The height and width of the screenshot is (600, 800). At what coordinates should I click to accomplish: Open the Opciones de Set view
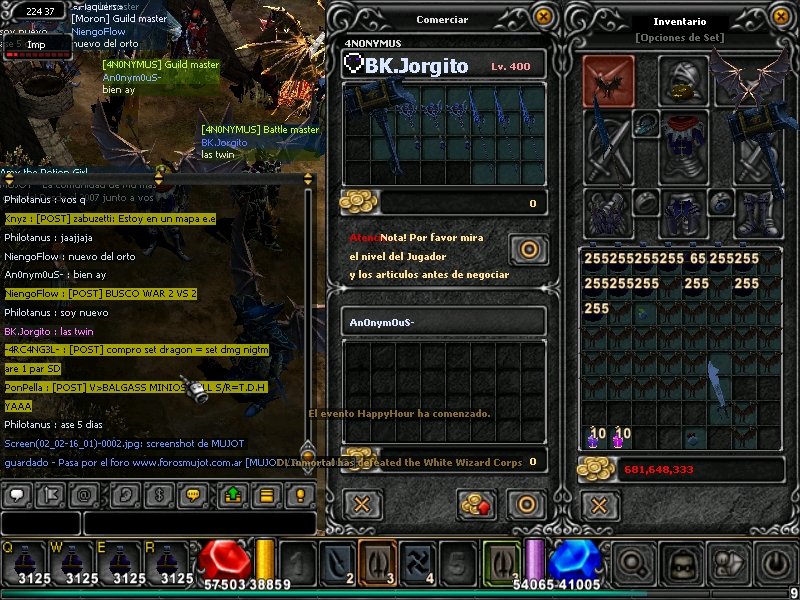pos(679,38)
